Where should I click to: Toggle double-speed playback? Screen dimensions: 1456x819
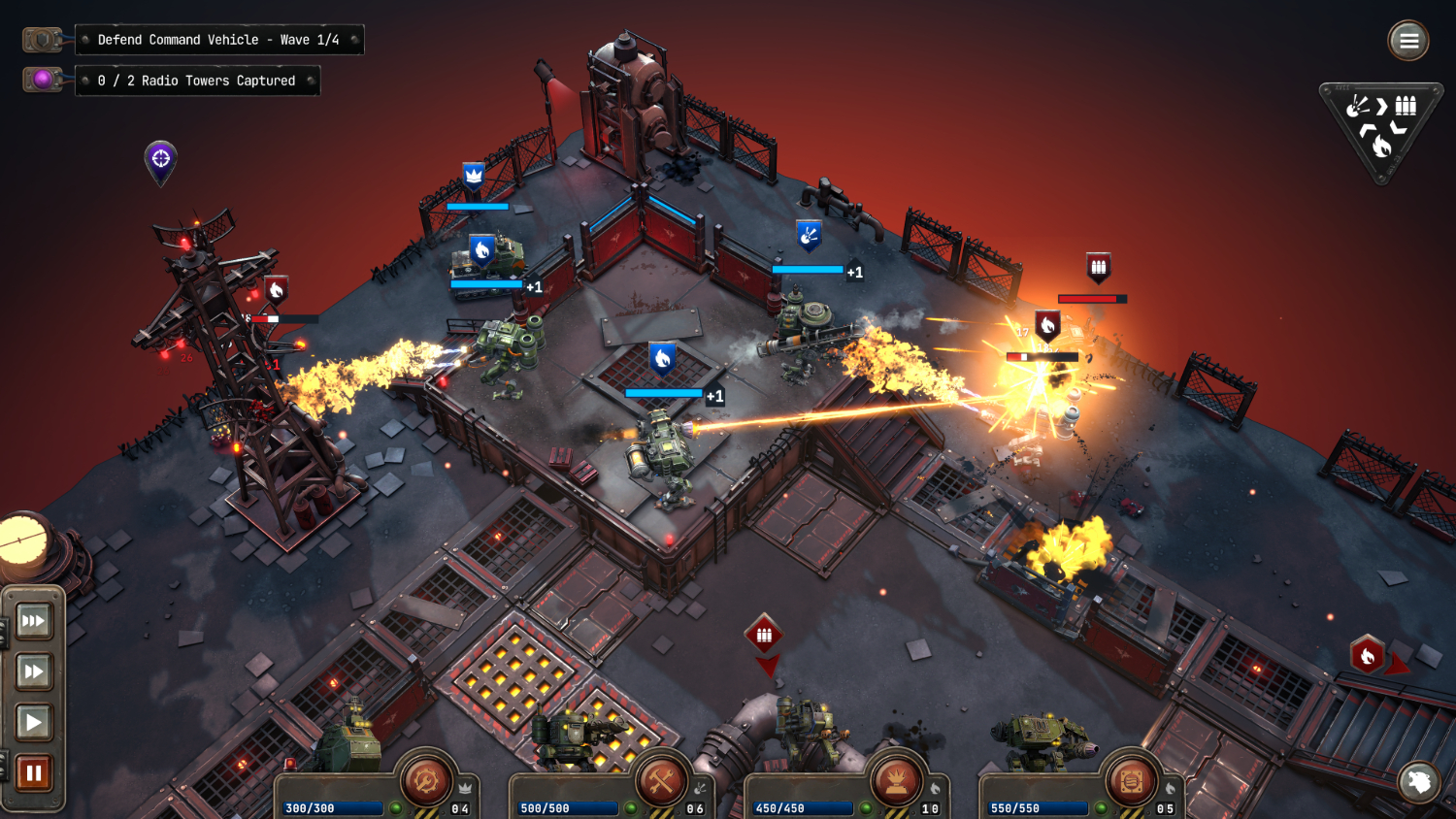[33, 671]
